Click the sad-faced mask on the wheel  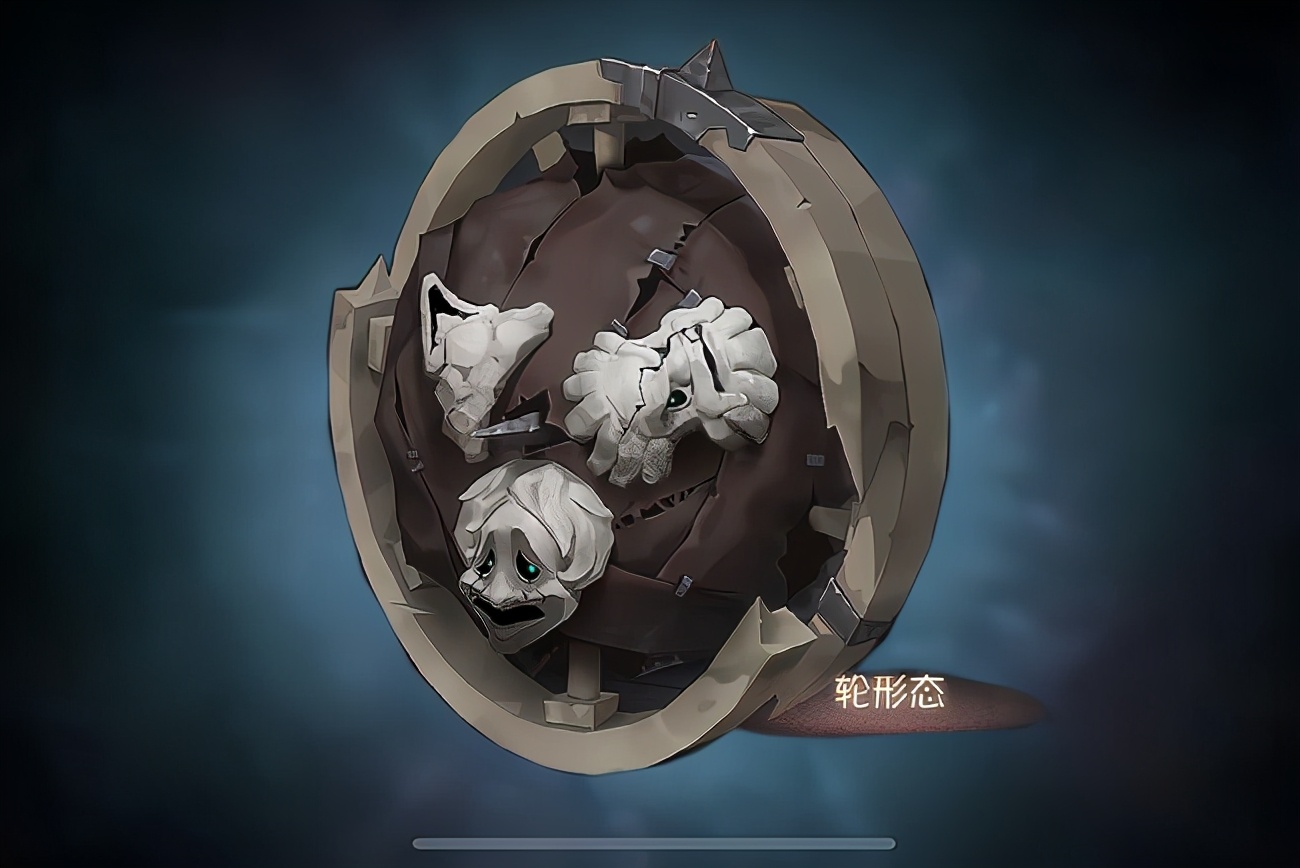click(x=535, y=555)
